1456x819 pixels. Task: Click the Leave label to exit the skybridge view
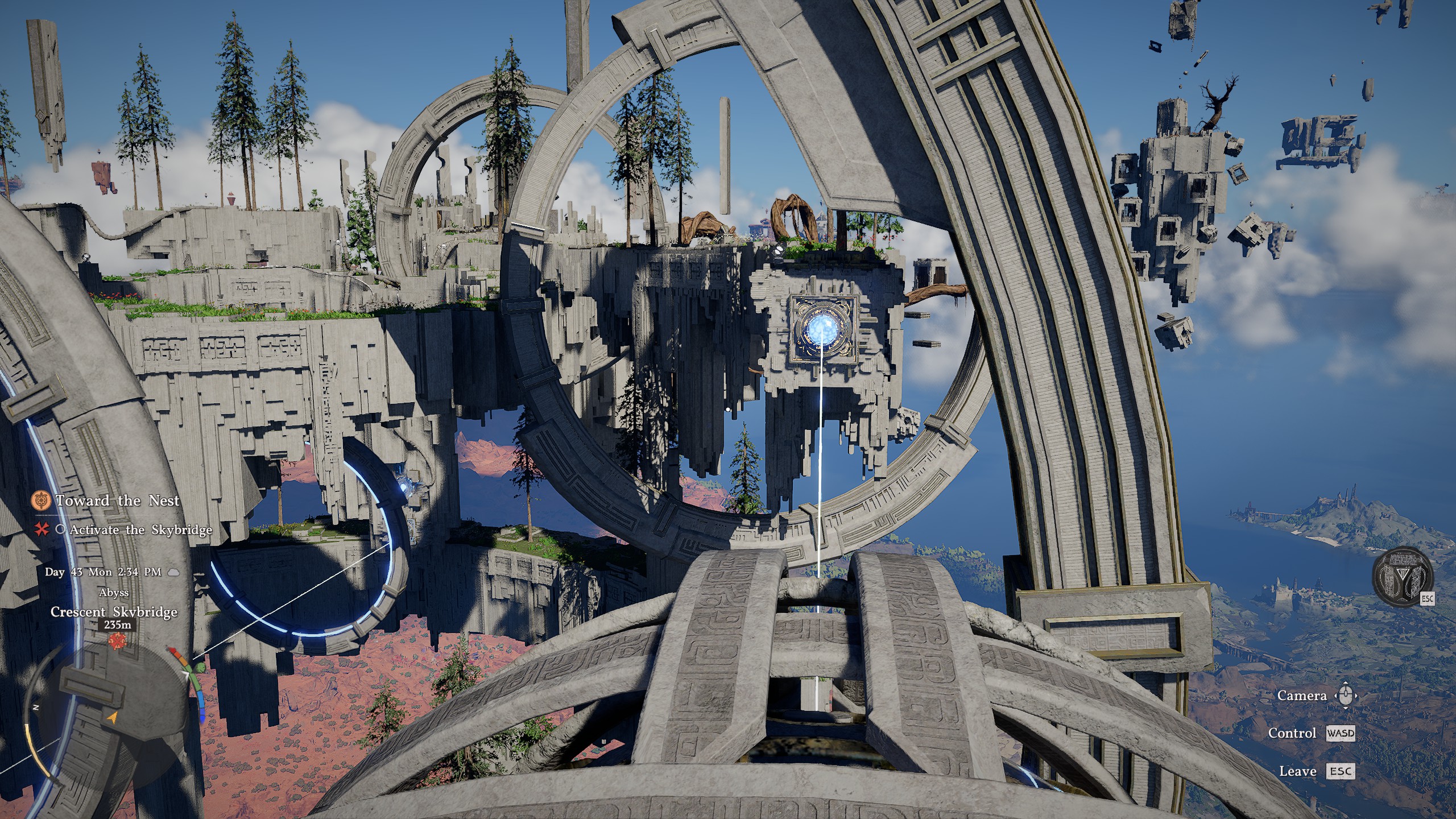click(1298, 771)
